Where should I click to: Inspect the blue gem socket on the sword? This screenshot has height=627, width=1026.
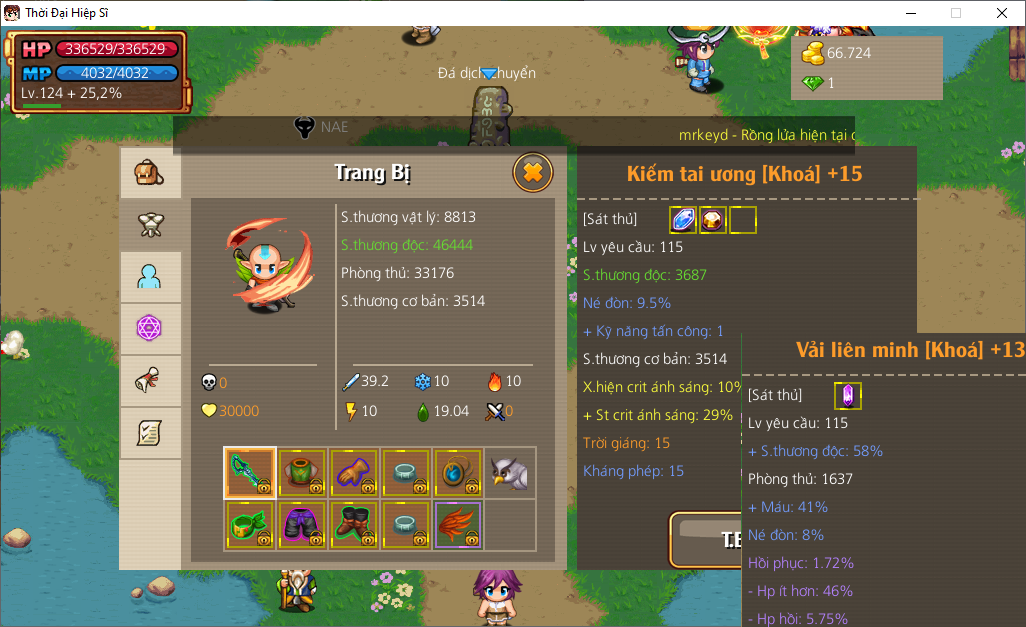click(683, 220)
